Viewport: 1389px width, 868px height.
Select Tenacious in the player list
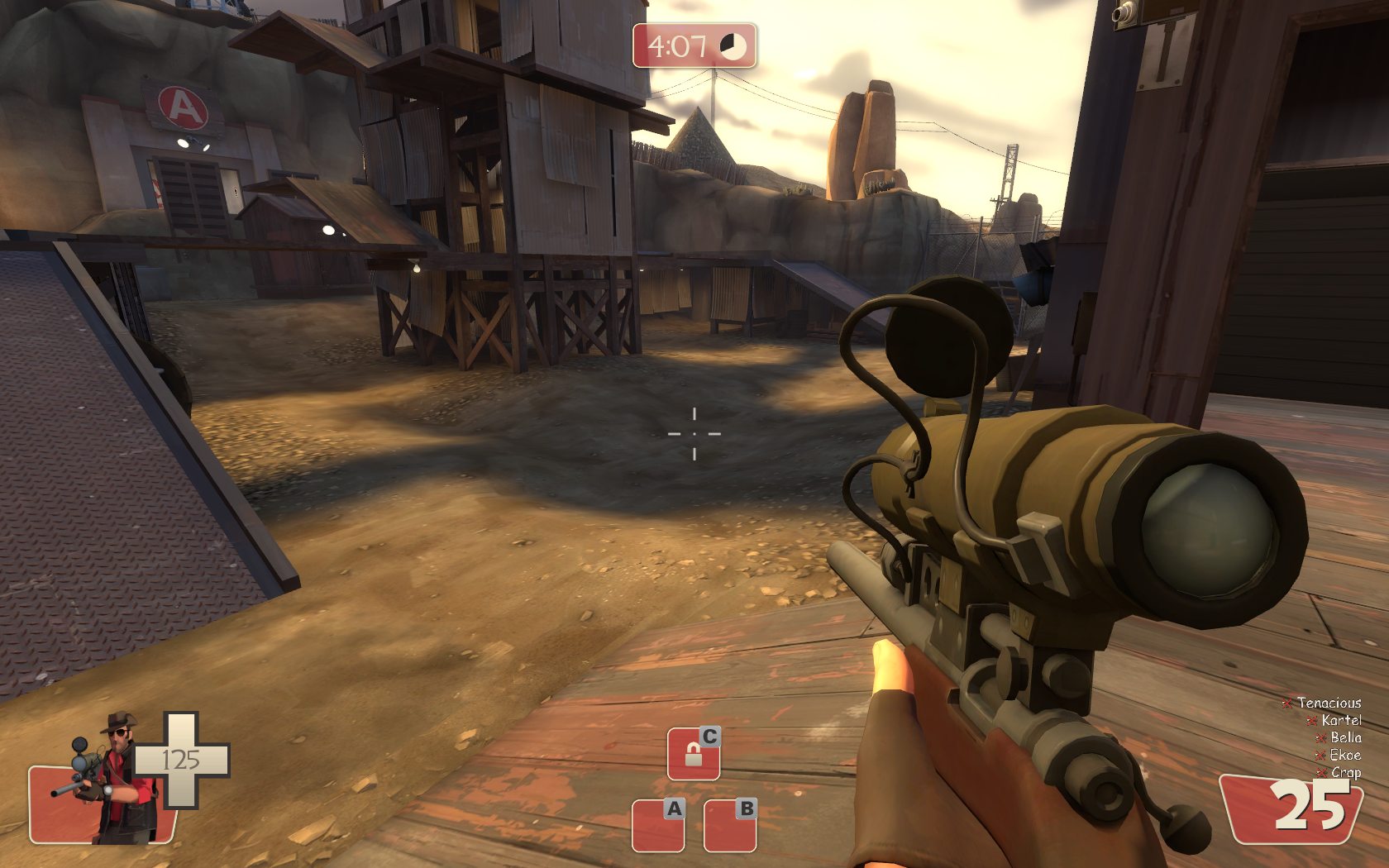1328,703
